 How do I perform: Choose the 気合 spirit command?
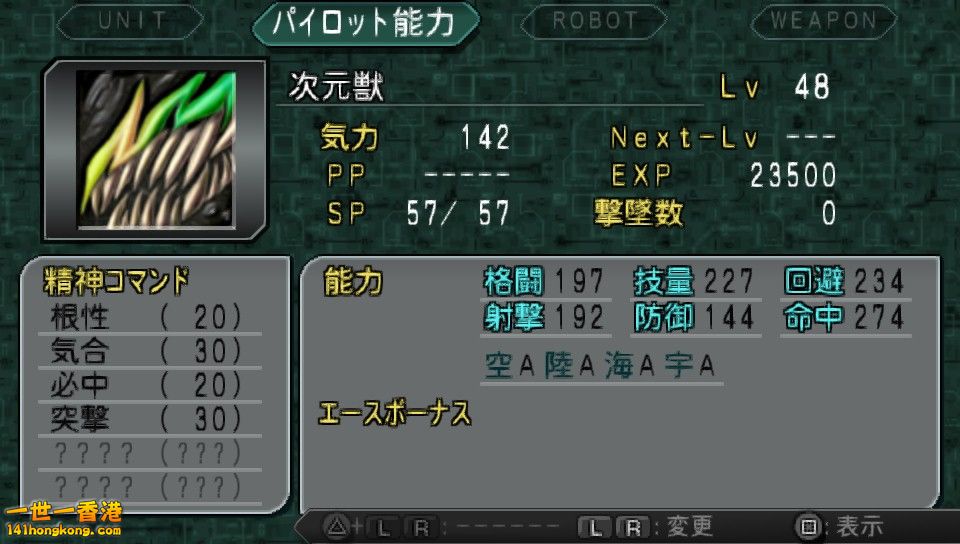click(x=146, y=352)
